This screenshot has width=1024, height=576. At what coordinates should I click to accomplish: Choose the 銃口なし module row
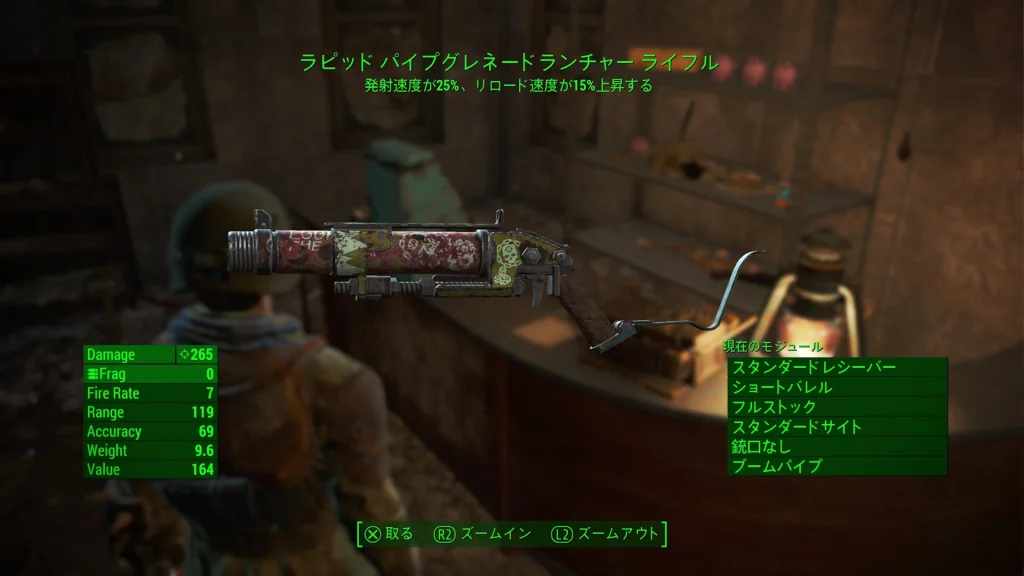click(836, 447)
